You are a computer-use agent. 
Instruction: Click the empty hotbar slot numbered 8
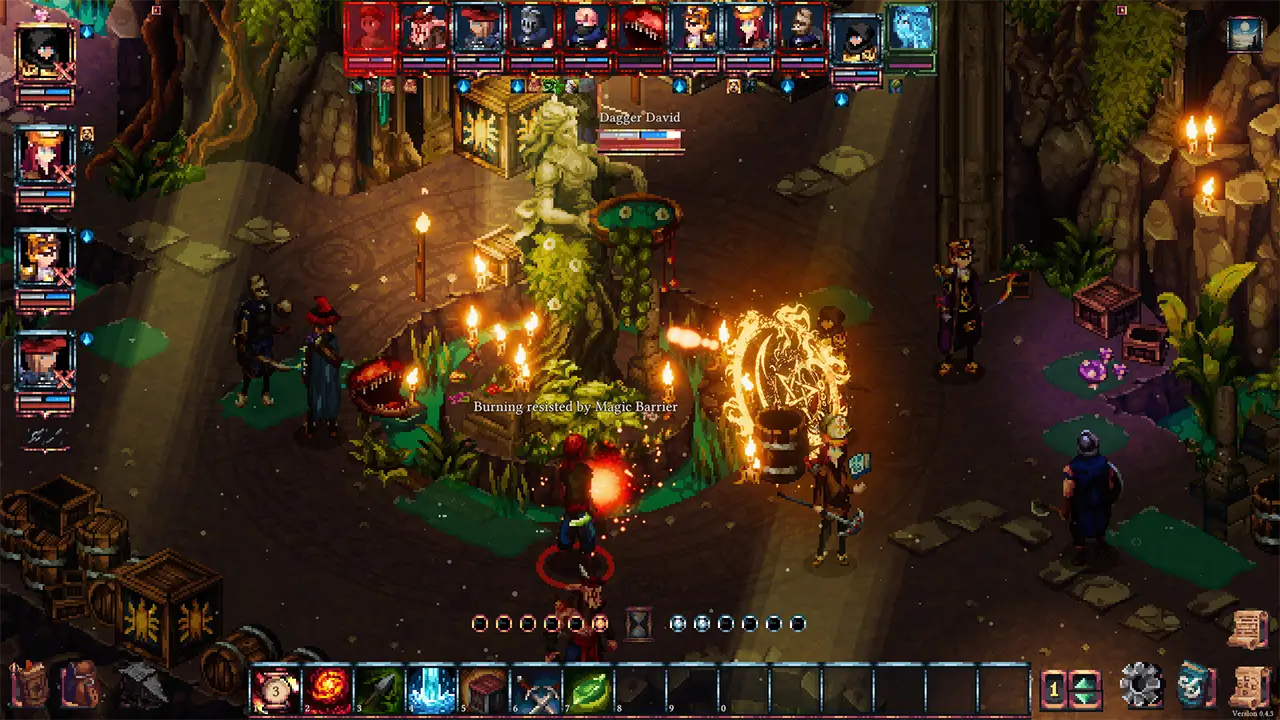click(641, 687)
